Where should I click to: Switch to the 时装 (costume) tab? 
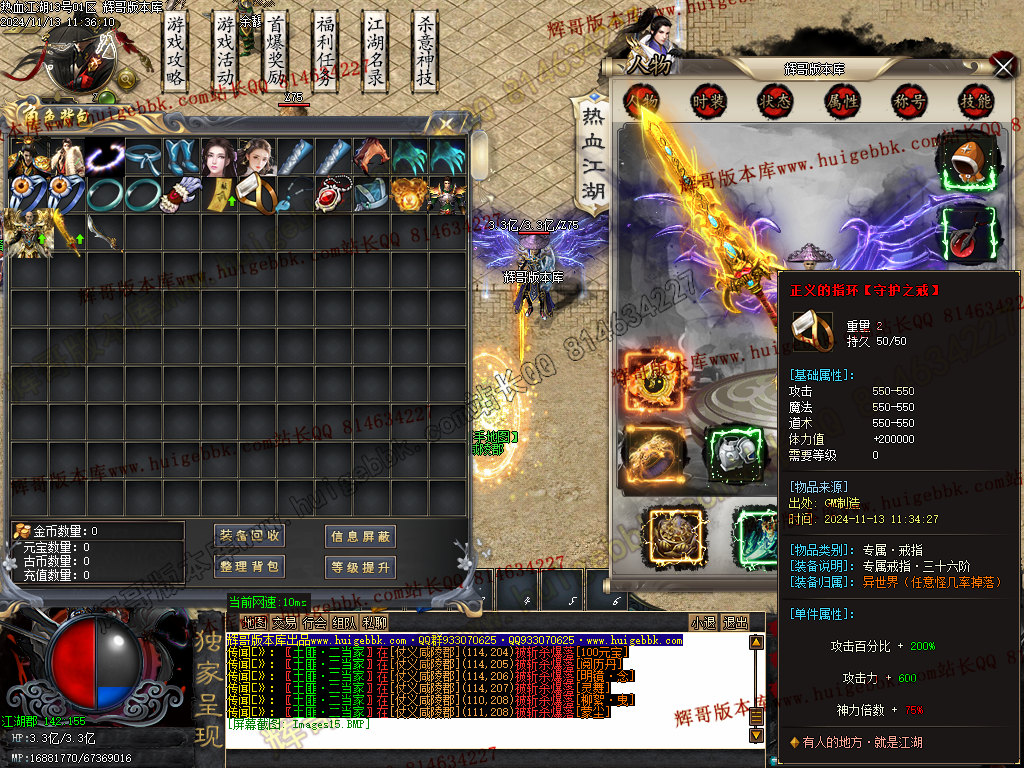coord(709,101)
